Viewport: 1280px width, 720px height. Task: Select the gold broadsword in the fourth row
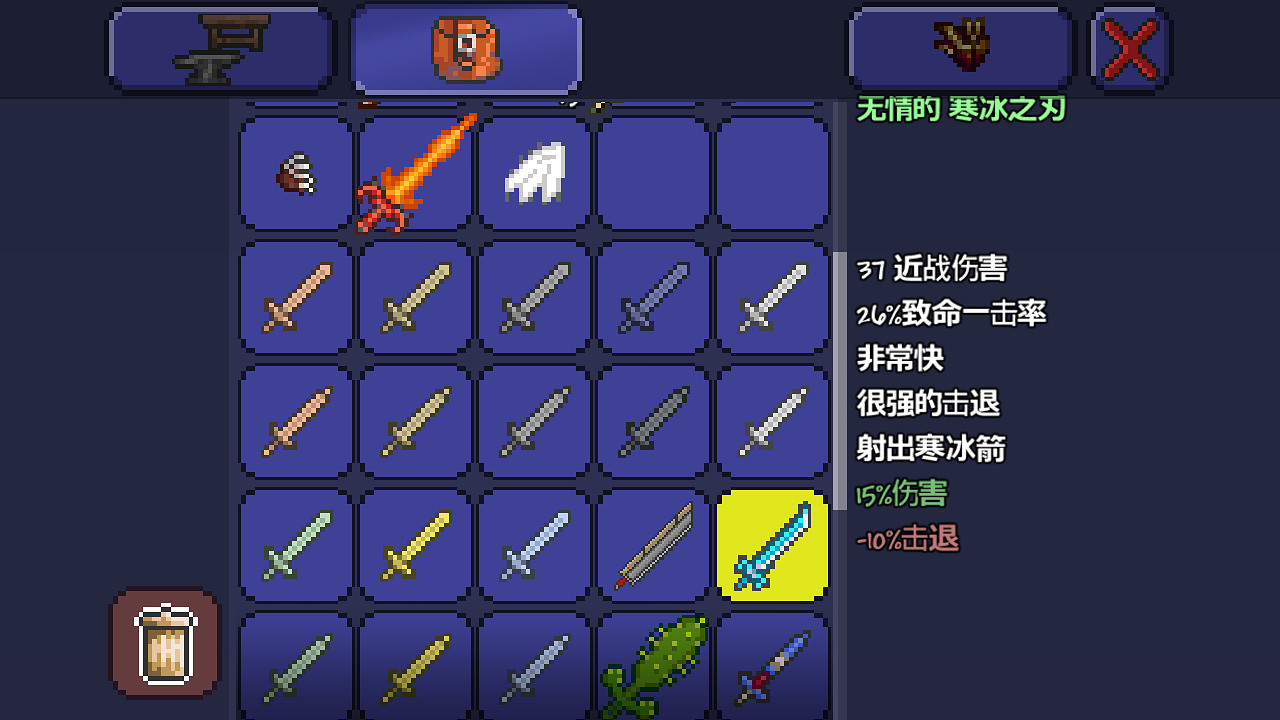click(x=413, y=545)
